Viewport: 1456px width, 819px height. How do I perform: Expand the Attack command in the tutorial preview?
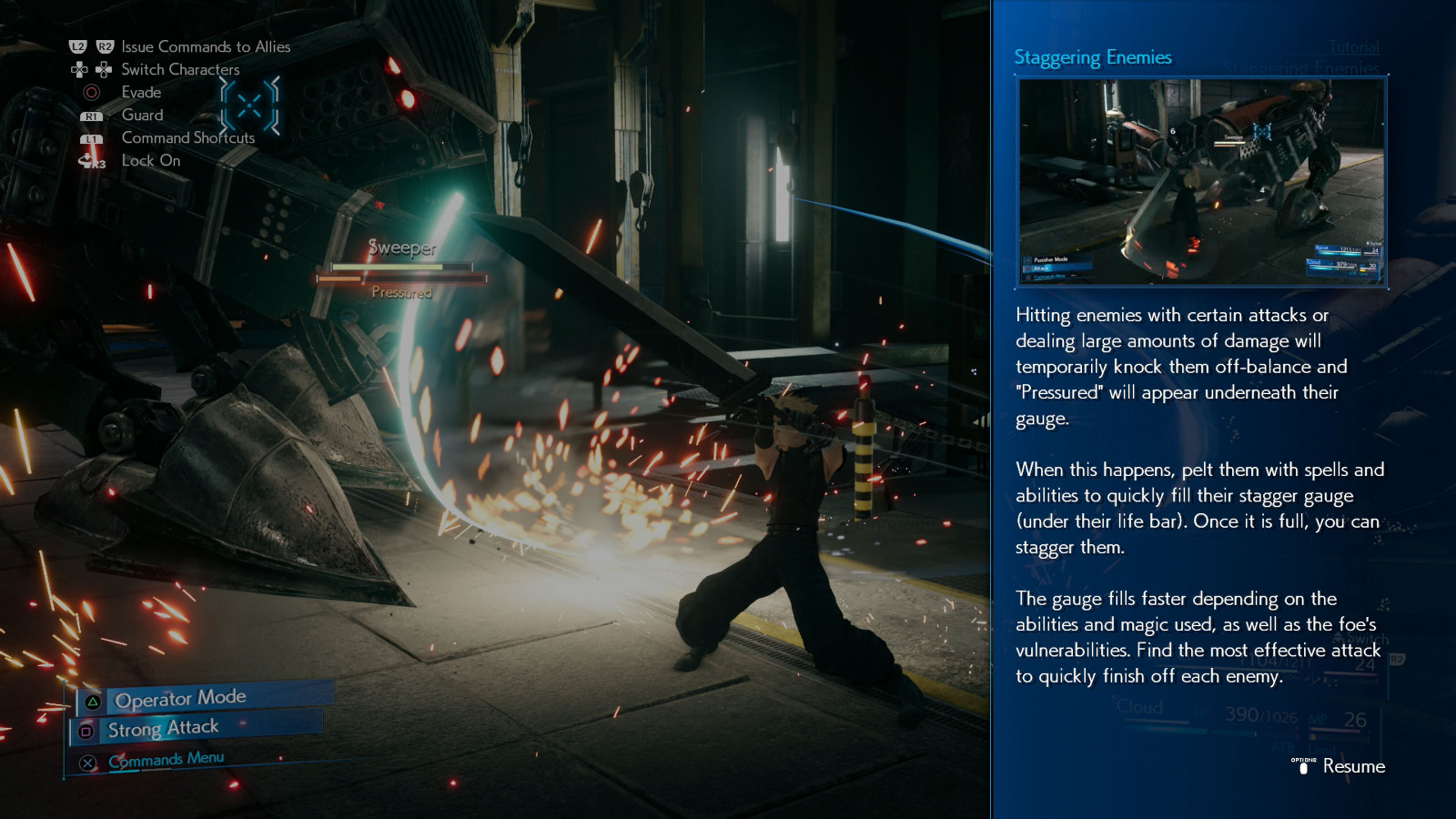click(x=1039, y=268)
